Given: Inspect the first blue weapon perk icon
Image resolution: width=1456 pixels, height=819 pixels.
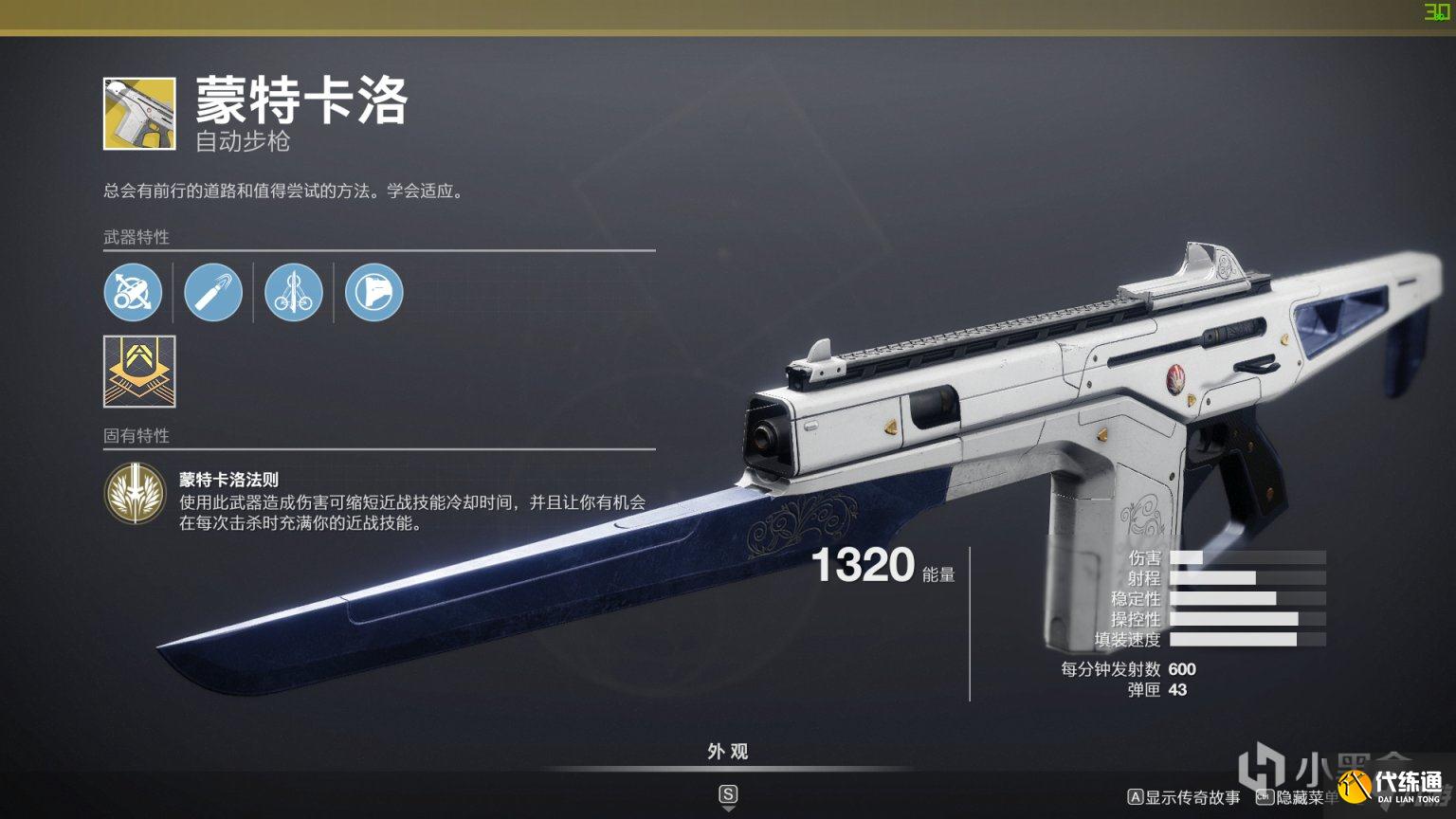Looking at the screenshot, I should click(134, 293).
